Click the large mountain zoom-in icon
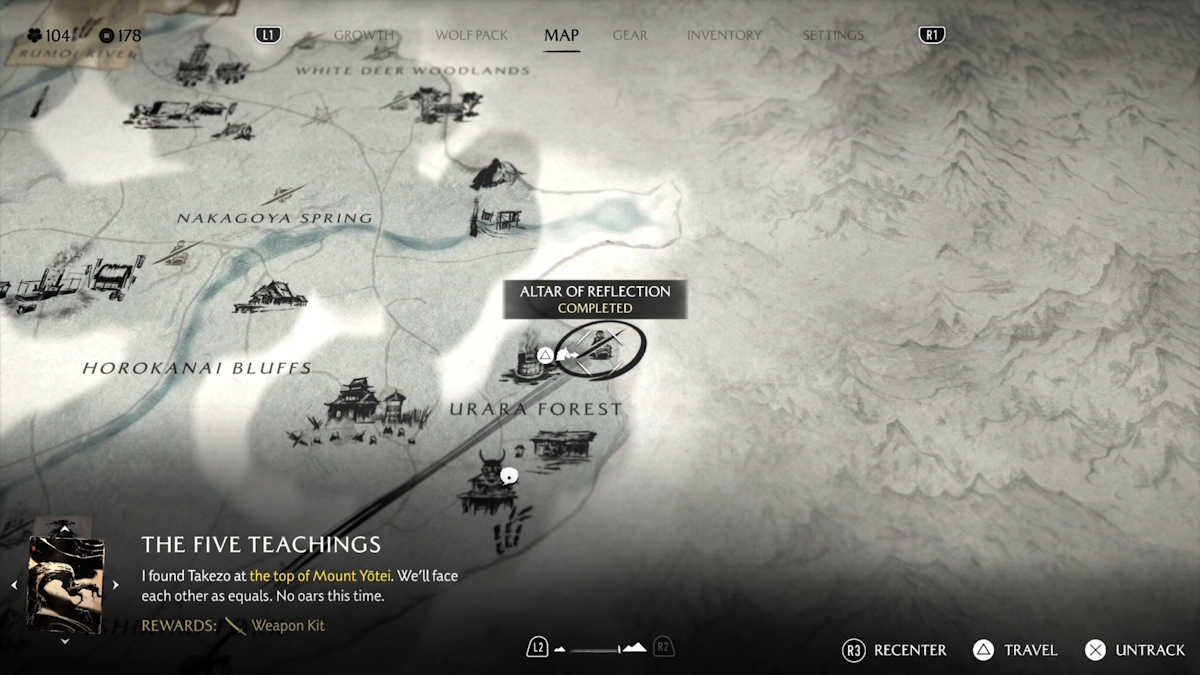 [634, 648]
